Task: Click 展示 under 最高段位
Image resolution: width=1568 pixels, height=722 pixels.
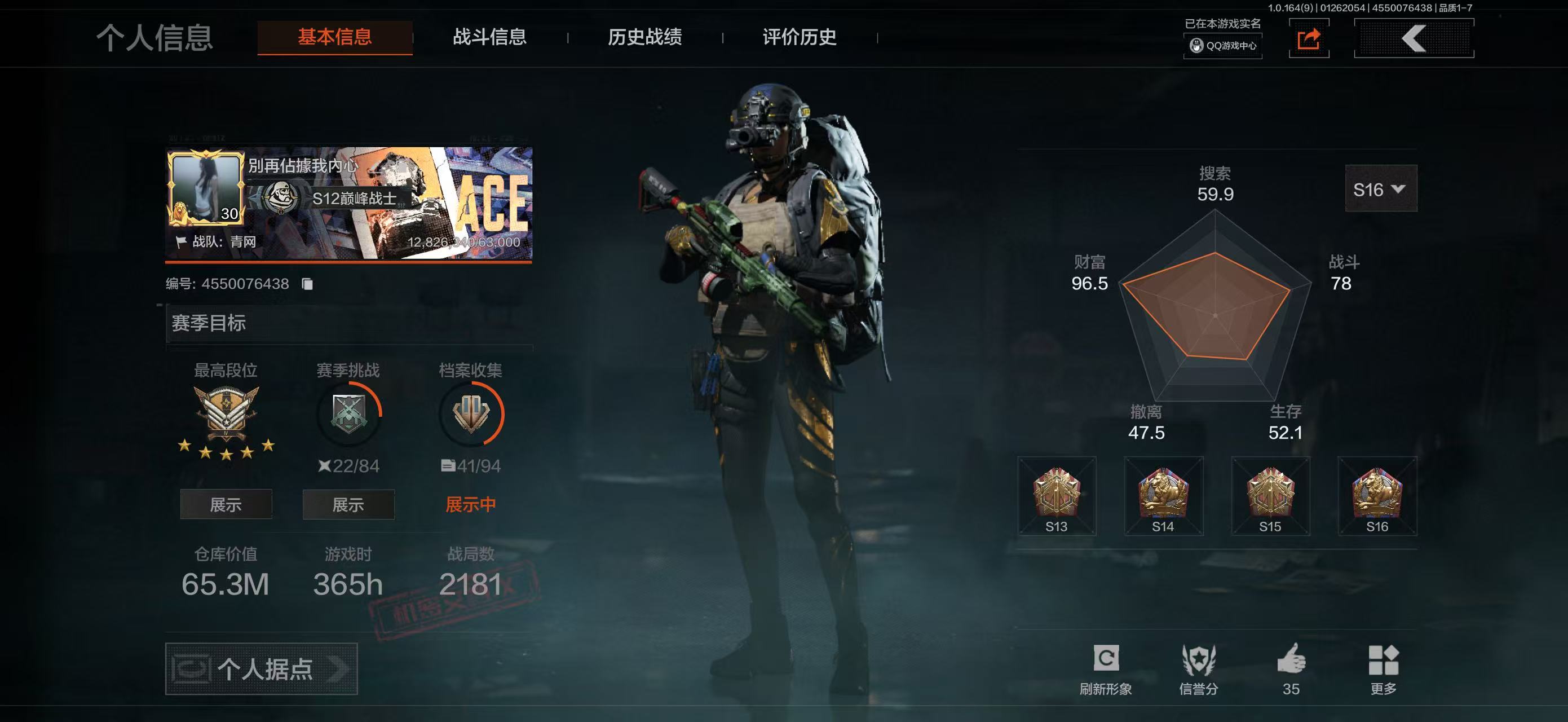Action: [226, 504]
